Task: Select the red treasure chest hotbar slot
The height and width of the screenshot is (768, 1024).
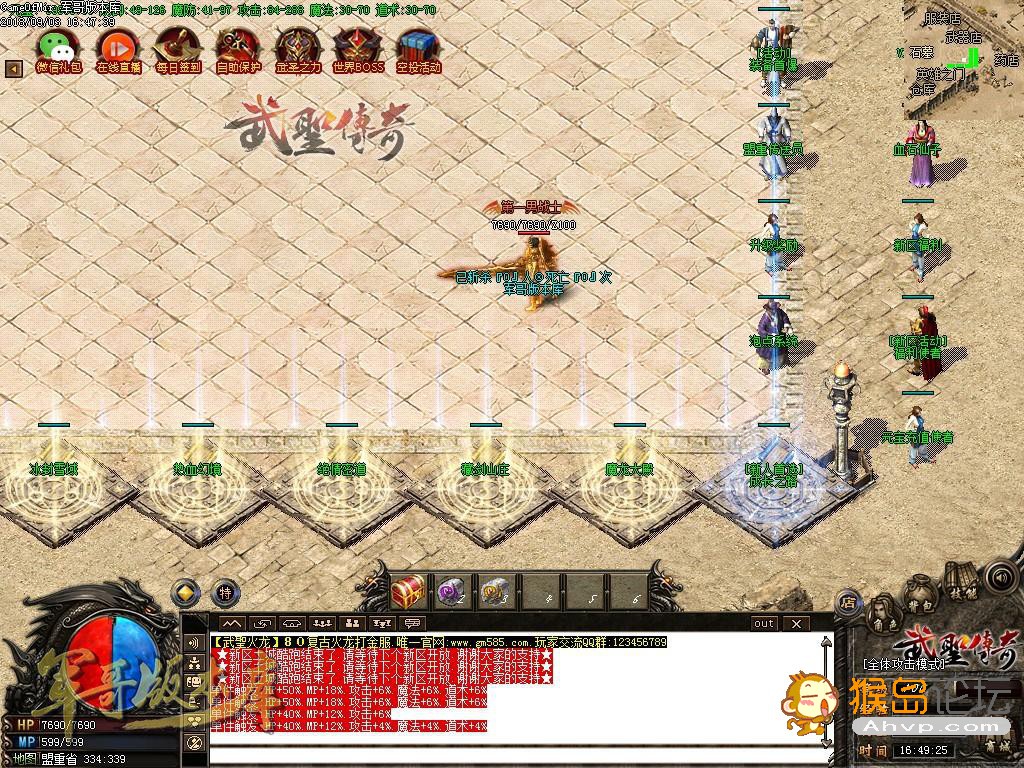Action: click(x=408, y=590)
